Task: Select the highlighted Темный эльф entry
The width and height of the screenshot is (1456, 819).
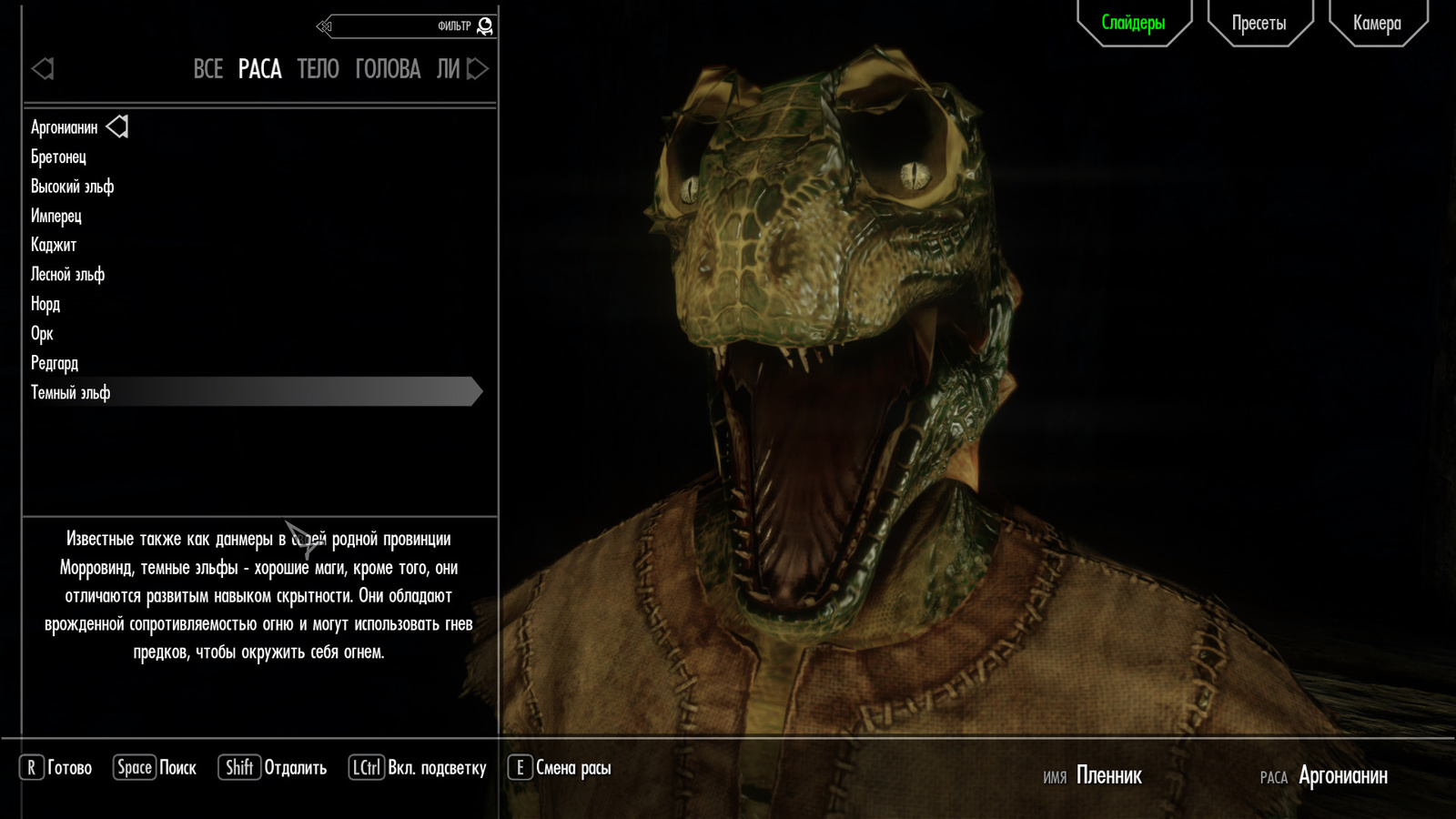Action: click(71, 392)
